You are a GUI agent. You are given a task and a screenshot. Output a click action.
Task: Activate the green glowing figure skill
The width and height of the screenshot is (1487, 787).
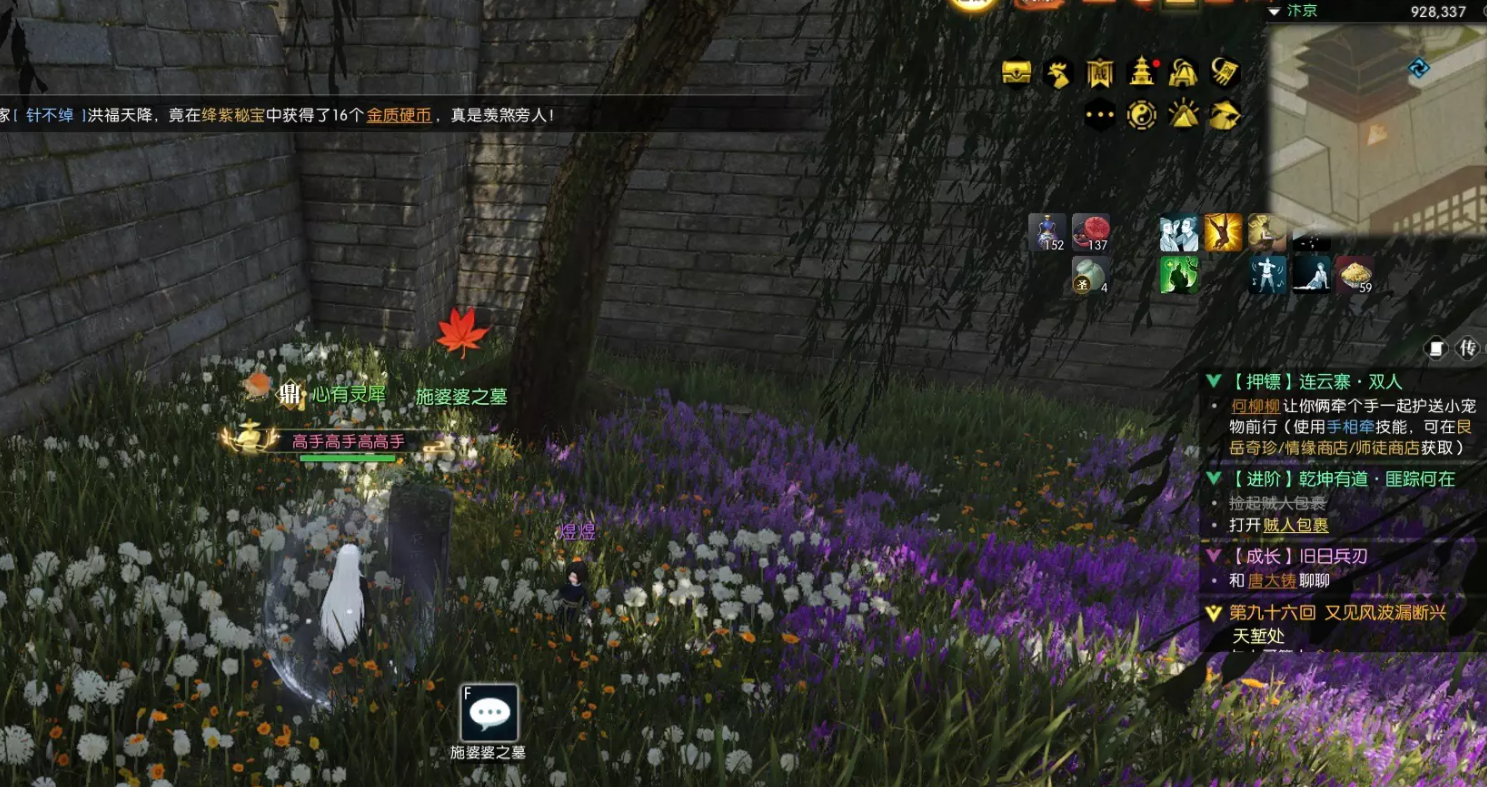tap(1179, 275)
